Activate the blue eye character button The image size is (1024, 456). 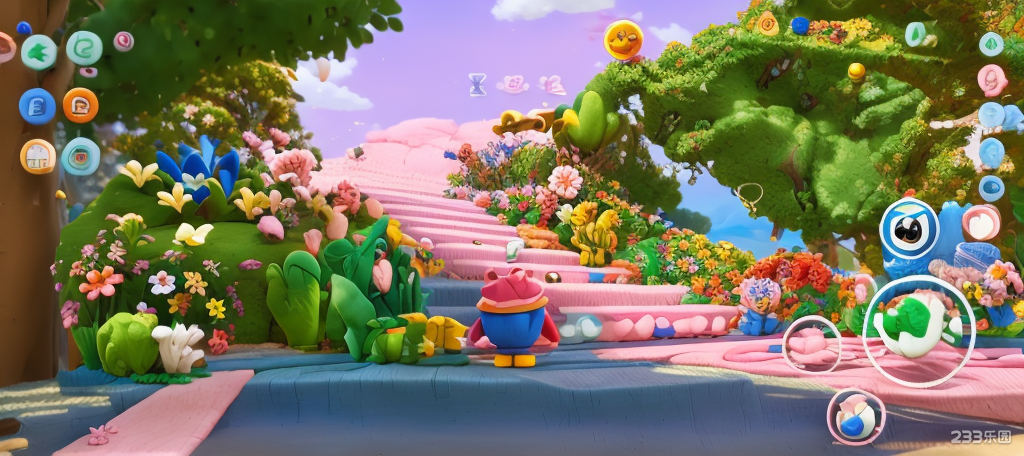[x=908, y=229]
